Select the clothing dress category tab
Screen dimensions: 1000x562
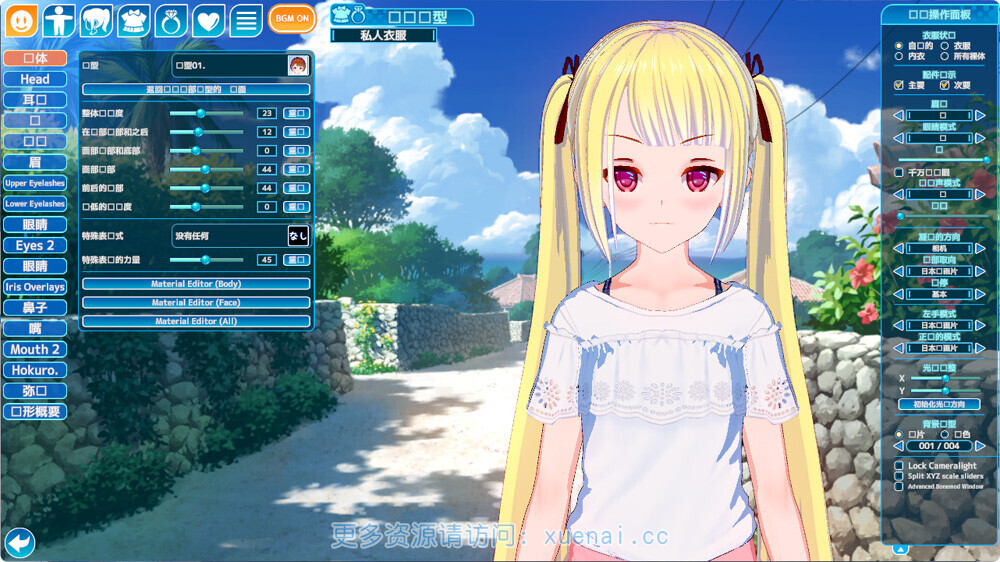(134, 20)
